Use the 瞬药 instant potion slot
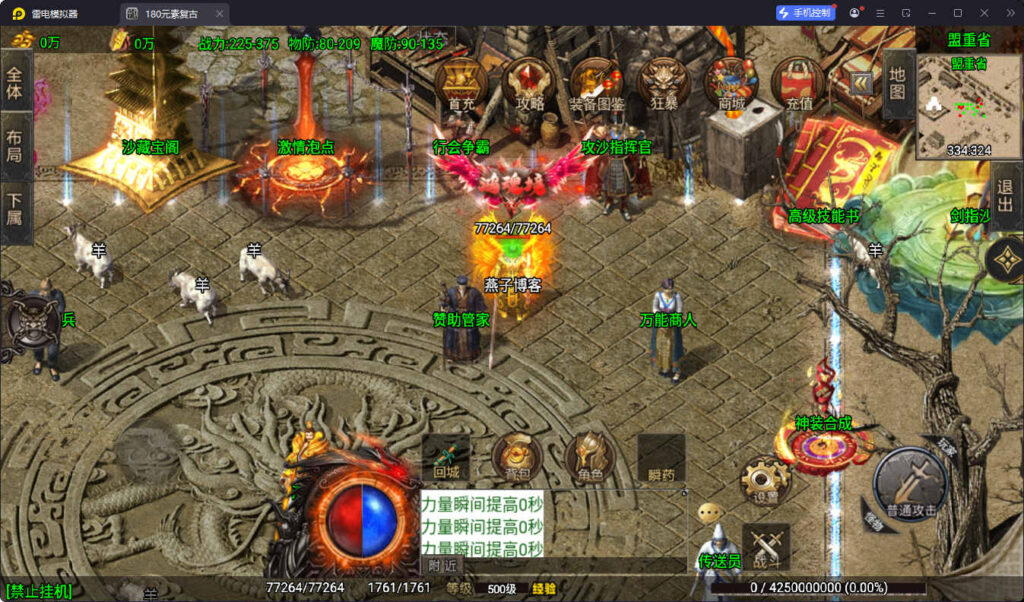Screen dimensions: 1024x602 click(661, 458)
